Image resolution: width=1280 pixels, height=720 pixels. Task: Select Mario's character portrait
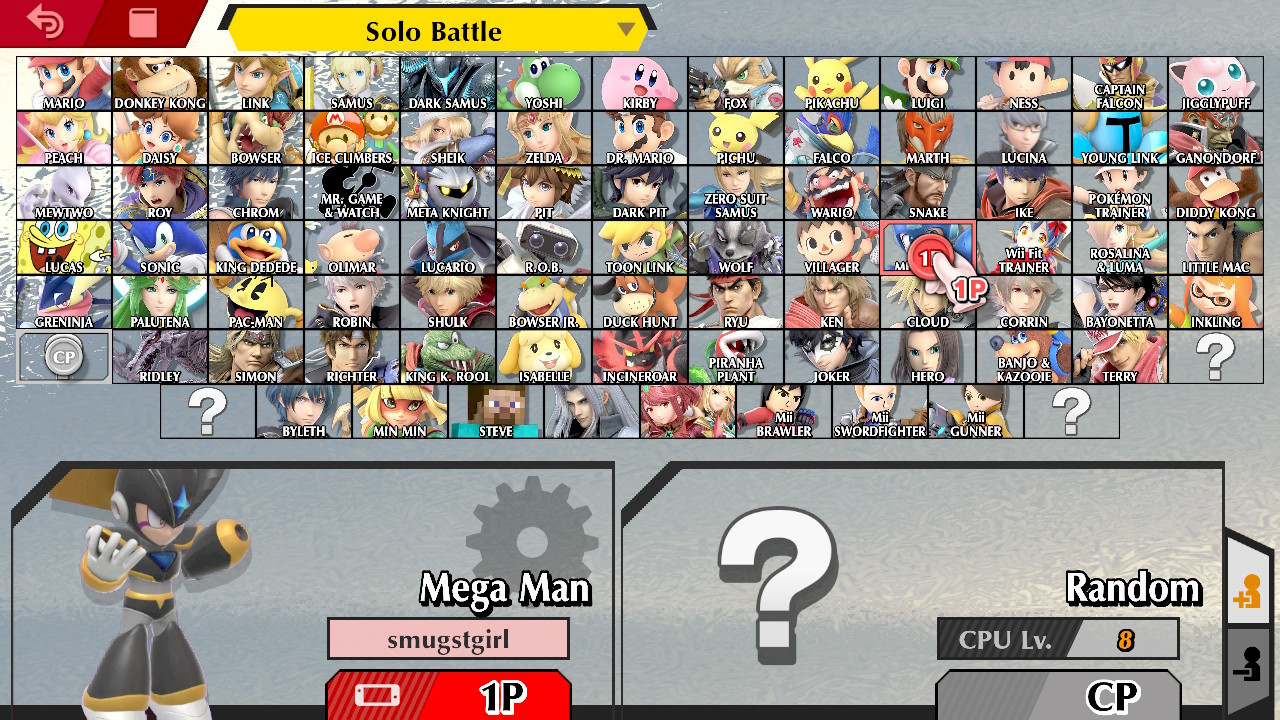tap(62, 84)
